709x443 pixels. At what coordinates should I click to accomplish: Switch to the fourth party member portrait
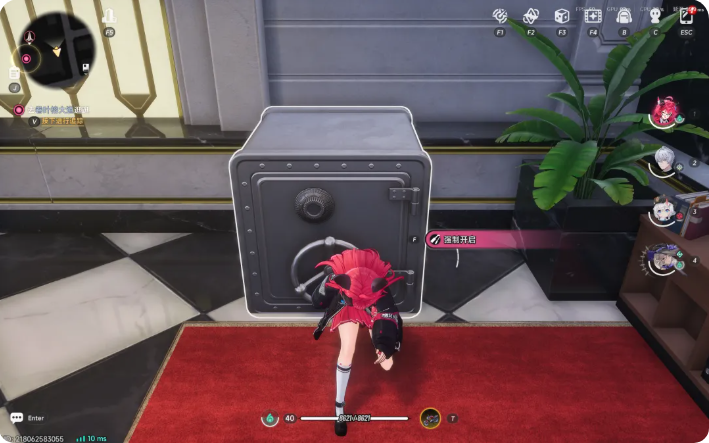[x=664, y=258]
